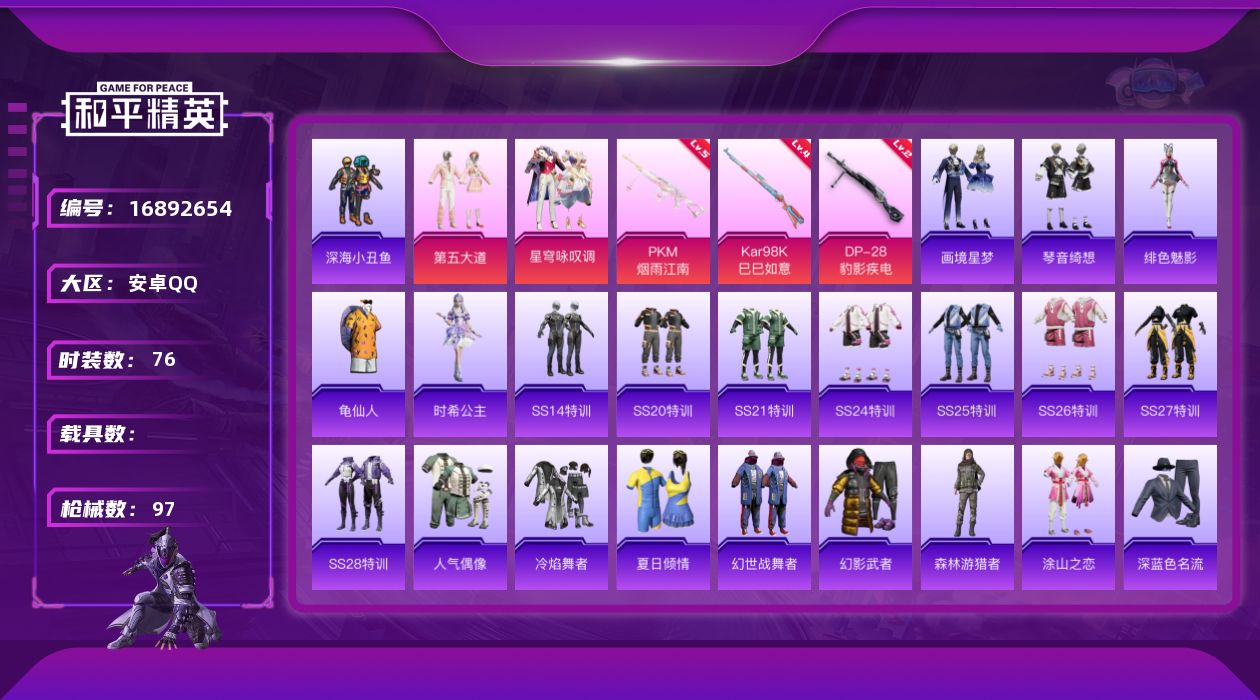Choose the 时希公主 outfit card
This screenshot has width=1260, height=700.
tap(460, 364)
